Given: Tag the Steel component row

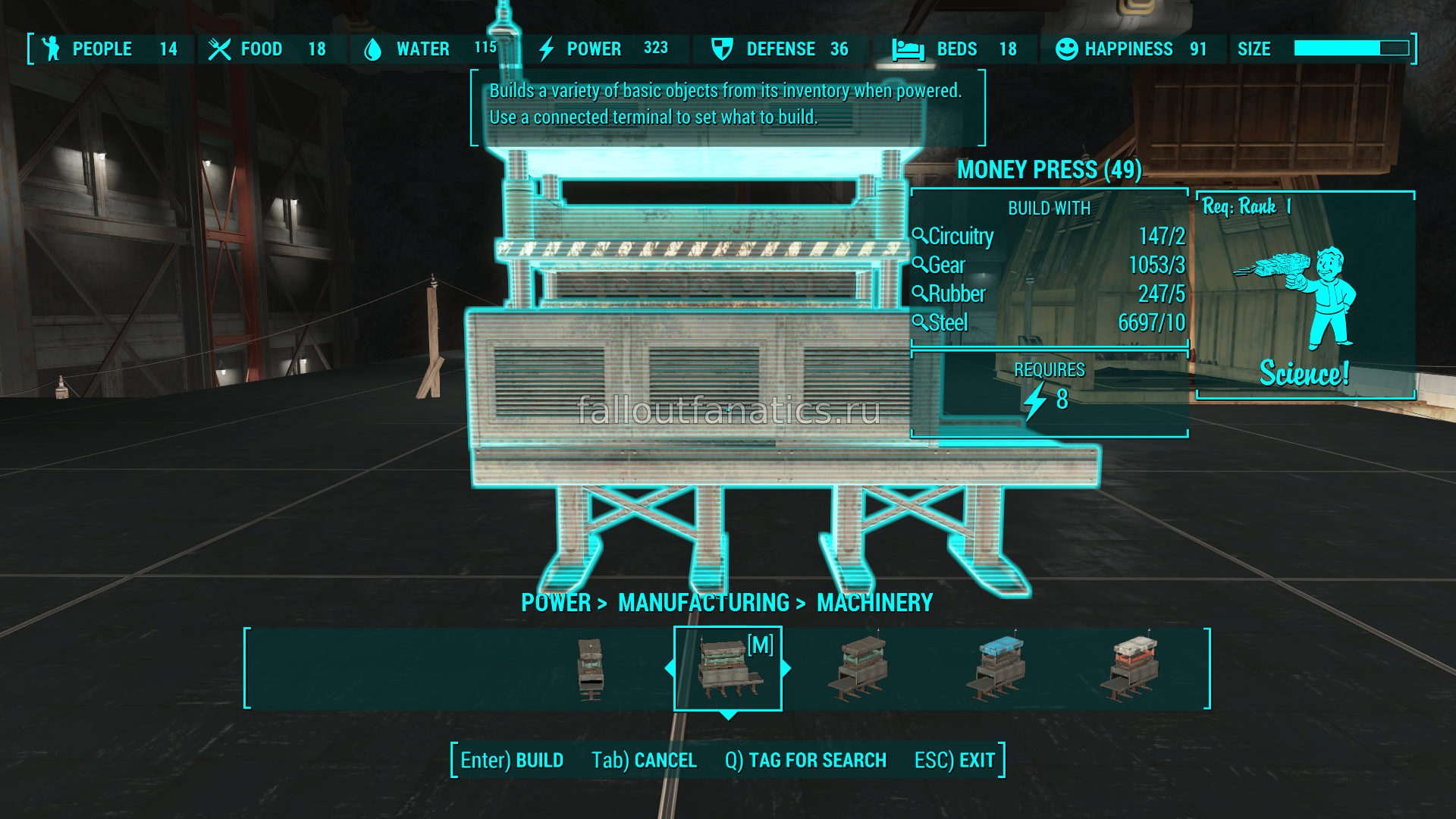Looking at the screenshot, I should [x=1048, y=323].
